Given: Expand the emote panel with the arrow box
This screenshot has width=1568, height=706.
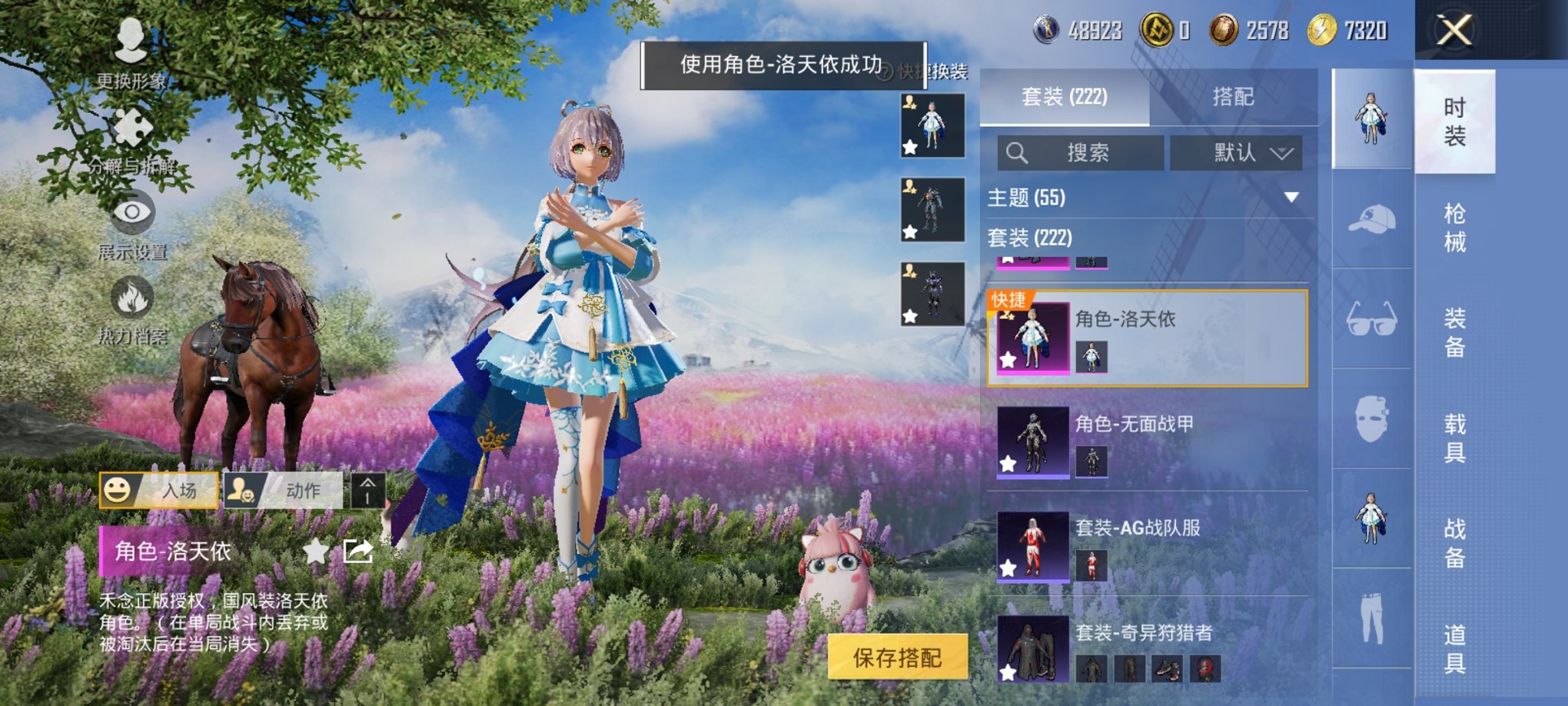Looking at the screenshot, I should 369,491.
